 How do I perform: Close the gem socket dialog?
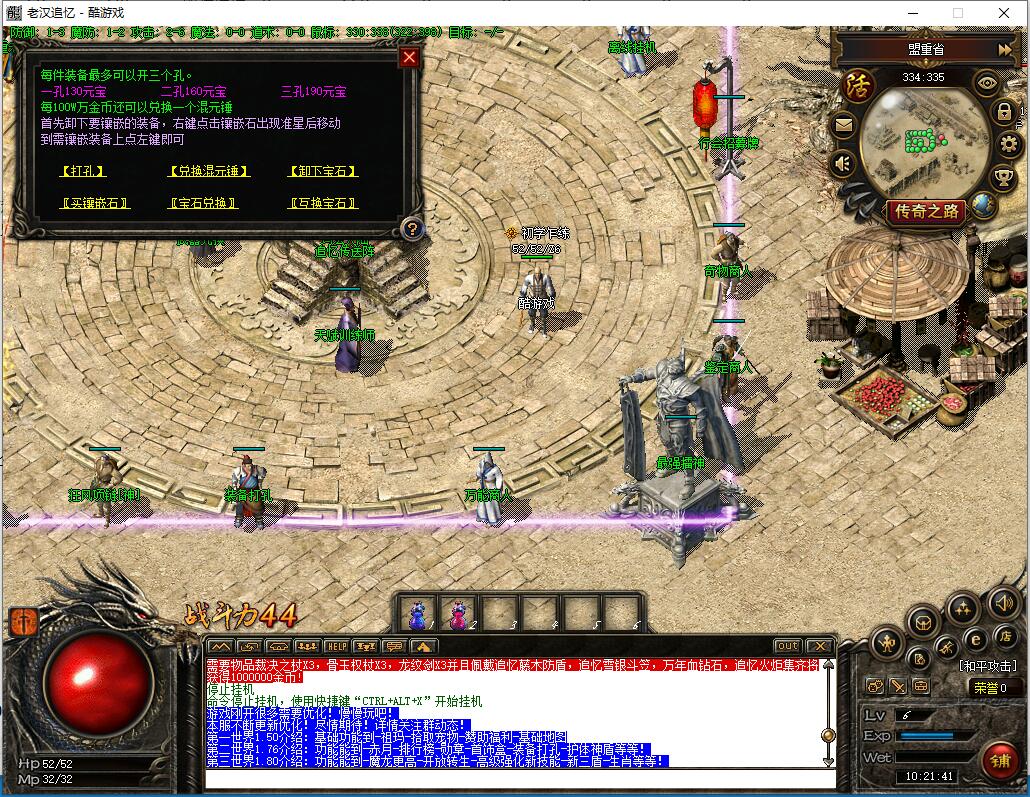coord(408,57)
